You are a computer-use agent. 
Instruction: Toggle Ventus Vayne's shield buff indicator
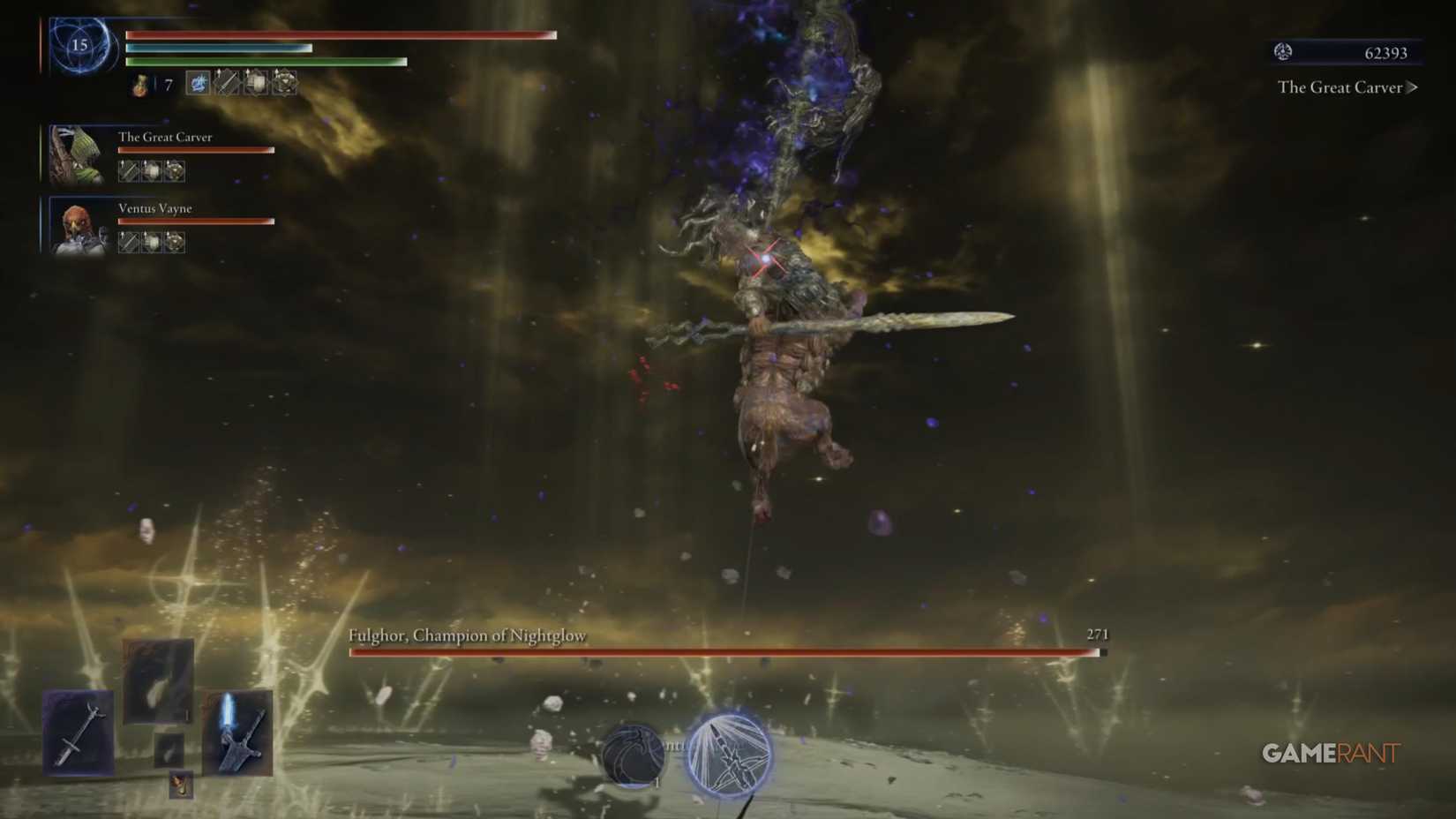[x=151, y=243]
